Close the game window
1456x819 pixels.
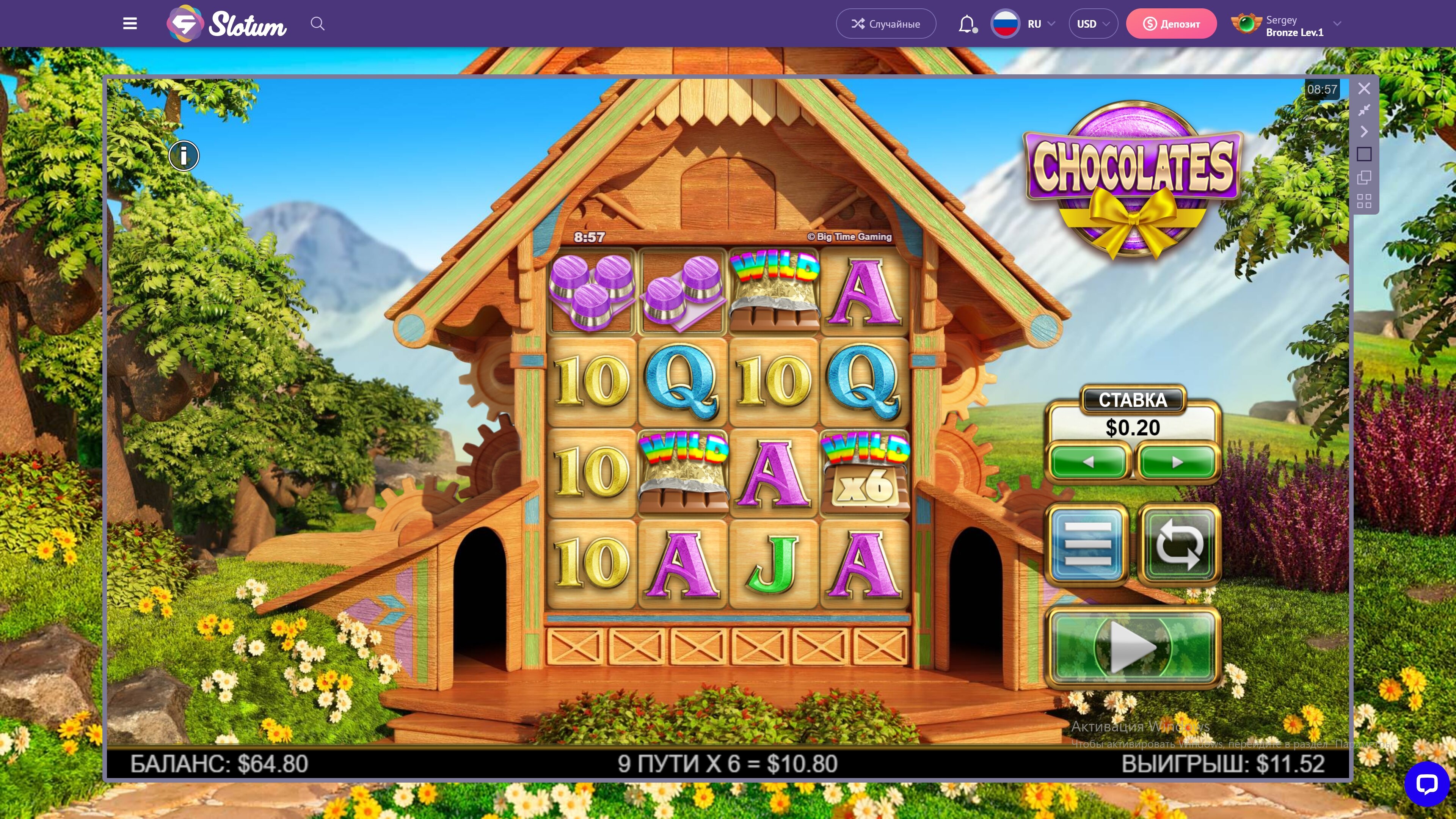tap(1364, 89)
